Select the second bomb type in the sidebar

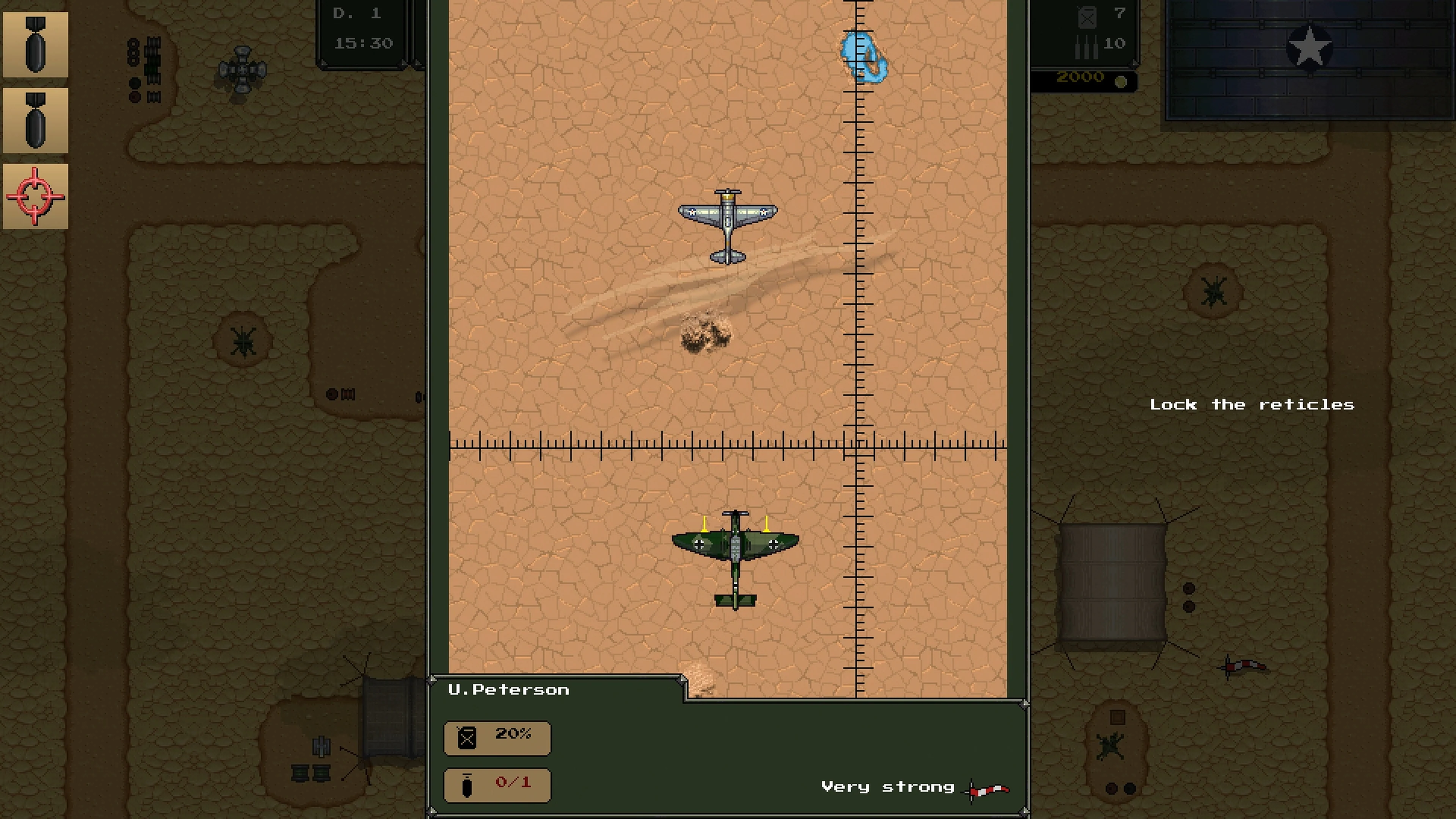click(36, 120)
